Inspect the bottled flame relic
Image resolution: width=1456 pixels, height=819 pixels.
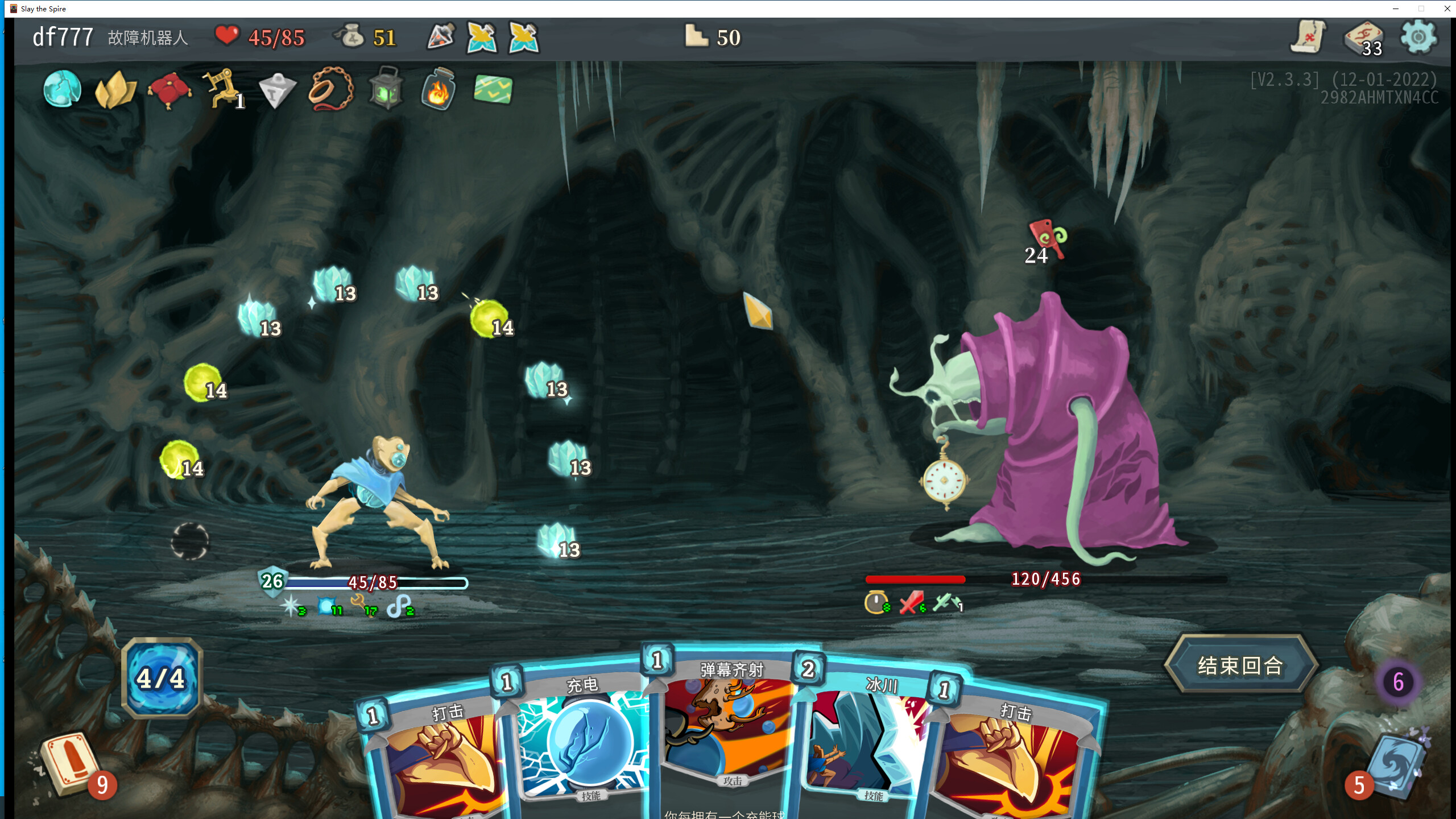439,89
